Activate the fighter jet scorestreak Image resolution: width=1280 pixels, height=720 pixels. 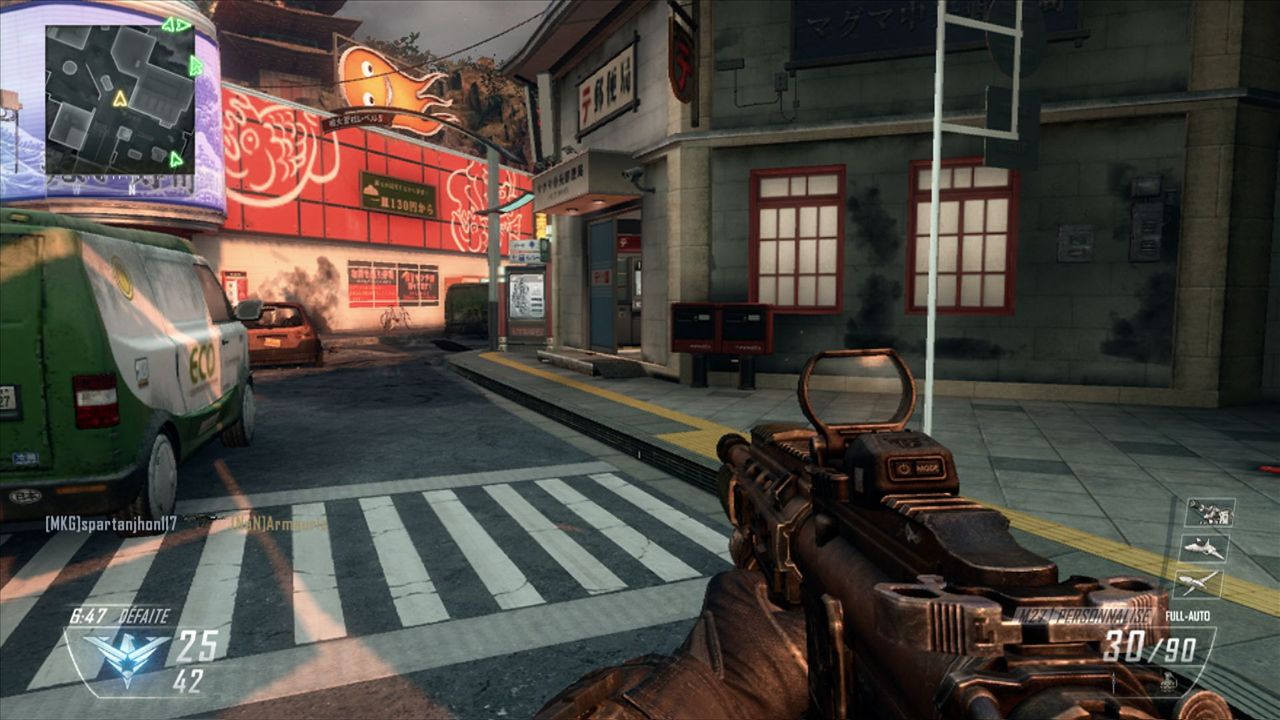tap(1206, 547)
